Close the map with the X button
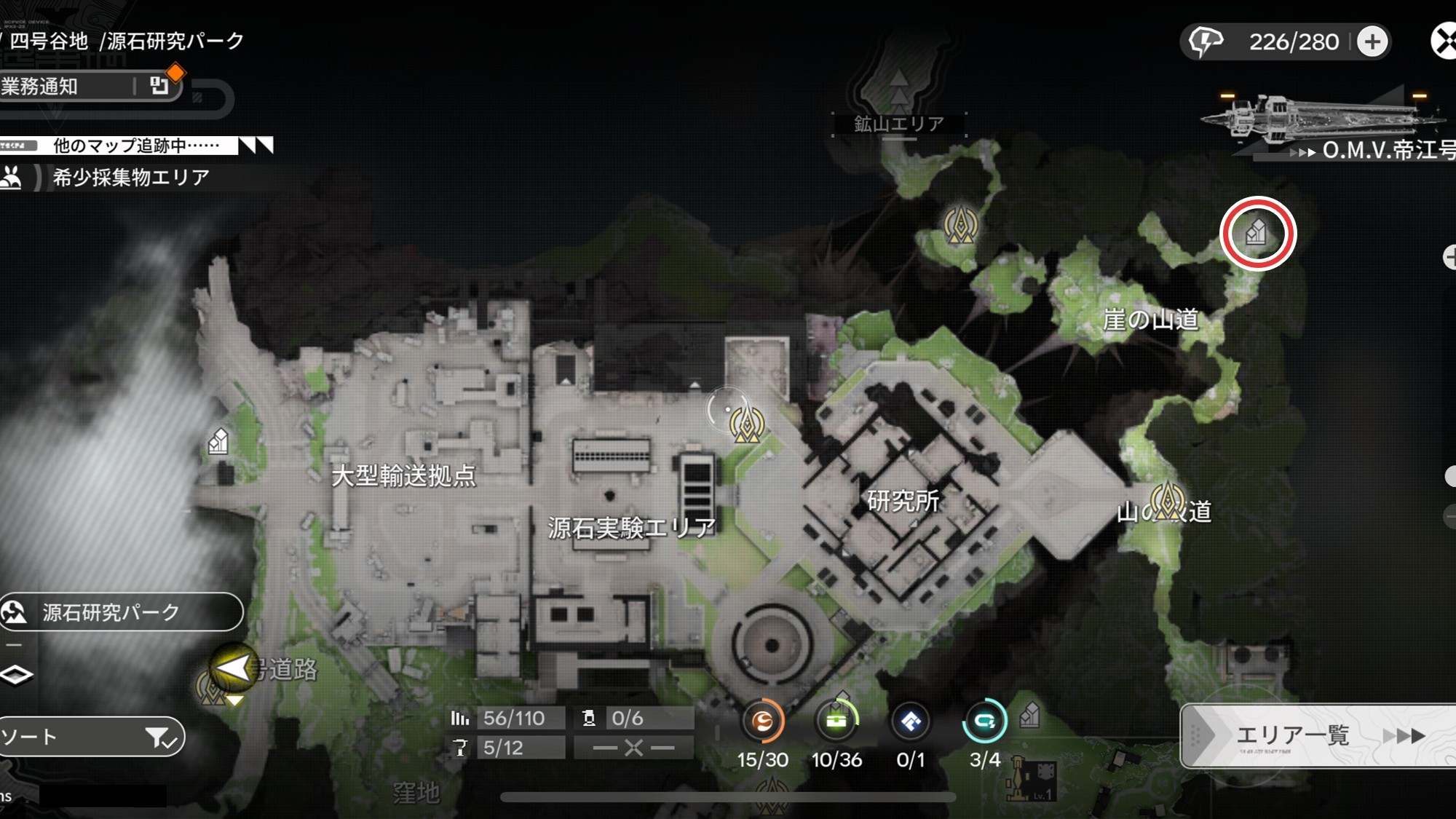Screen dimensions: 1456x819 point(1444,41)
